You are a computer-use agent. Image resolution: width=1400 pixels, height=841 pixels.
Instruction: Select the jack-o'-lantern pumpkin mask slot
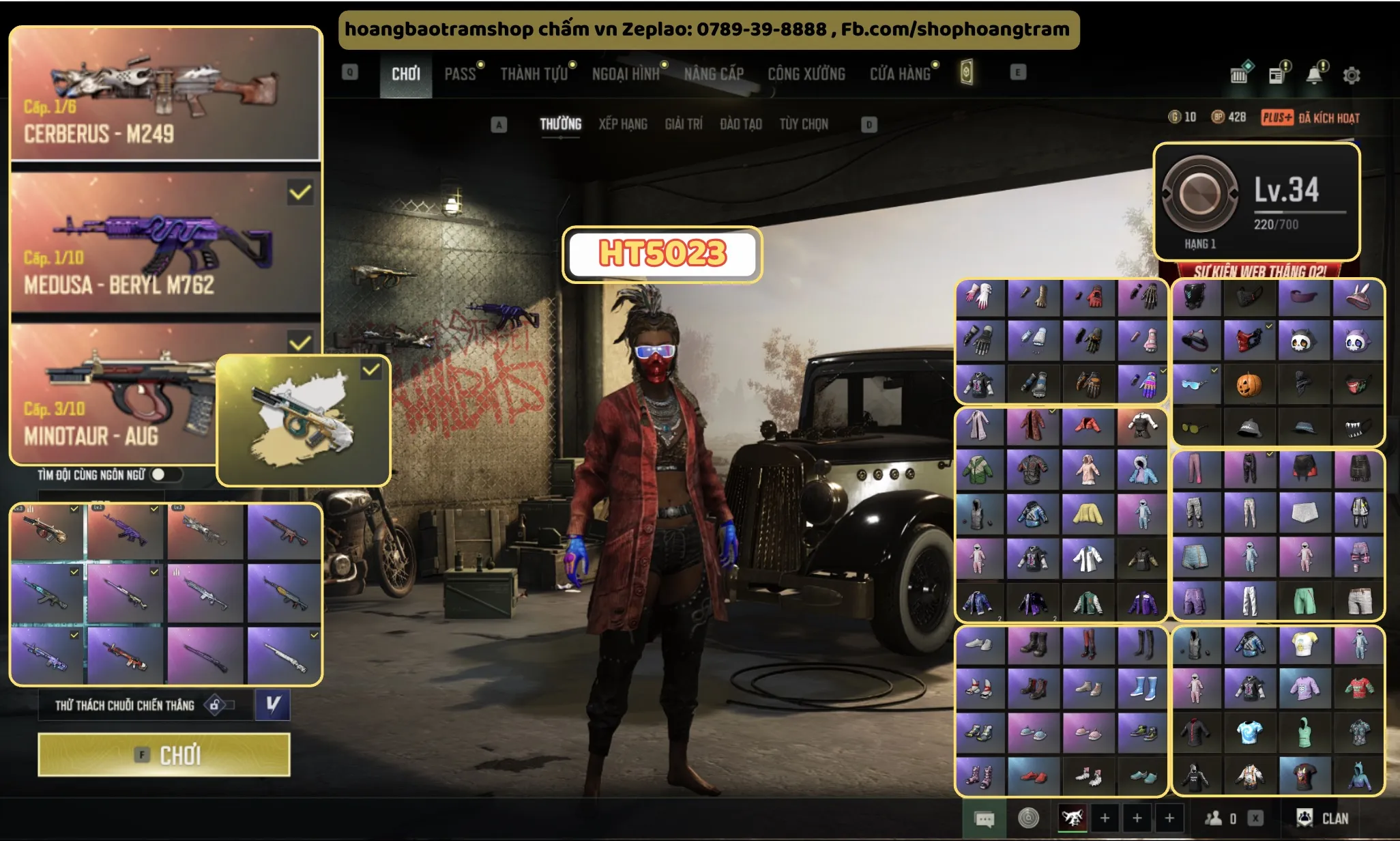click(1249, 384)
